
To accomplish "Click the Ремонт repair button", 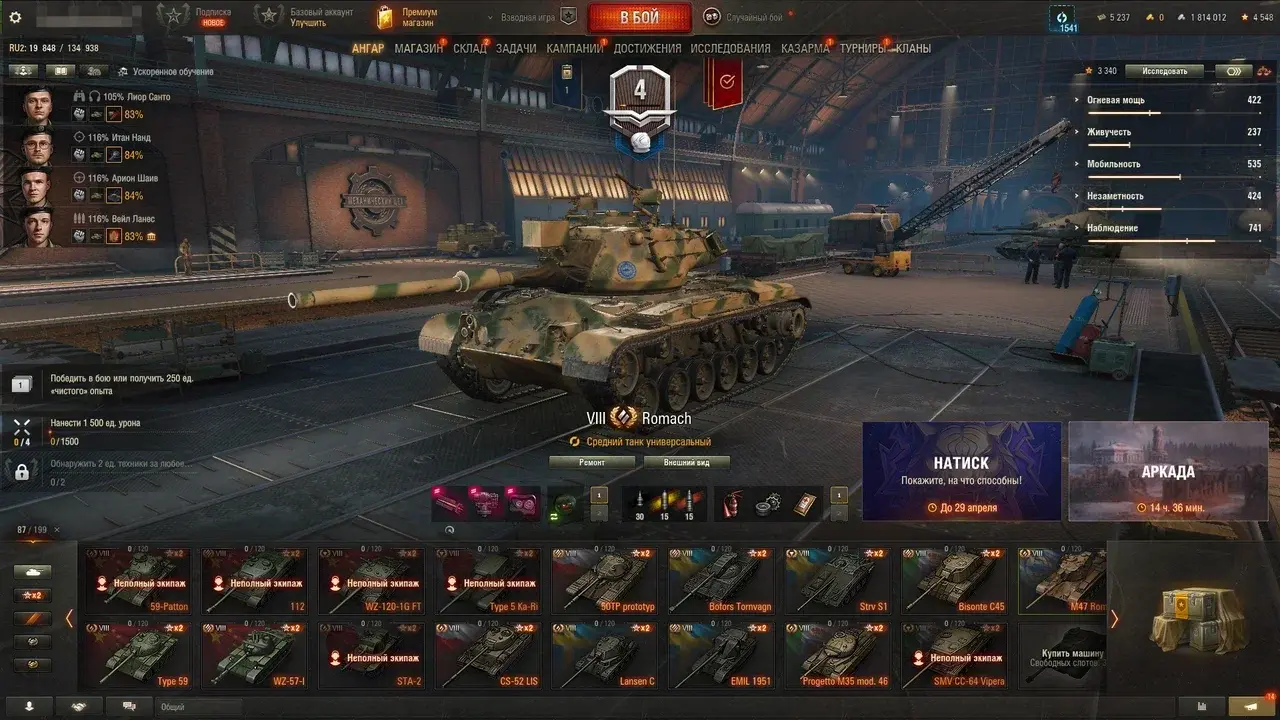I will click(x=592, y=462).
